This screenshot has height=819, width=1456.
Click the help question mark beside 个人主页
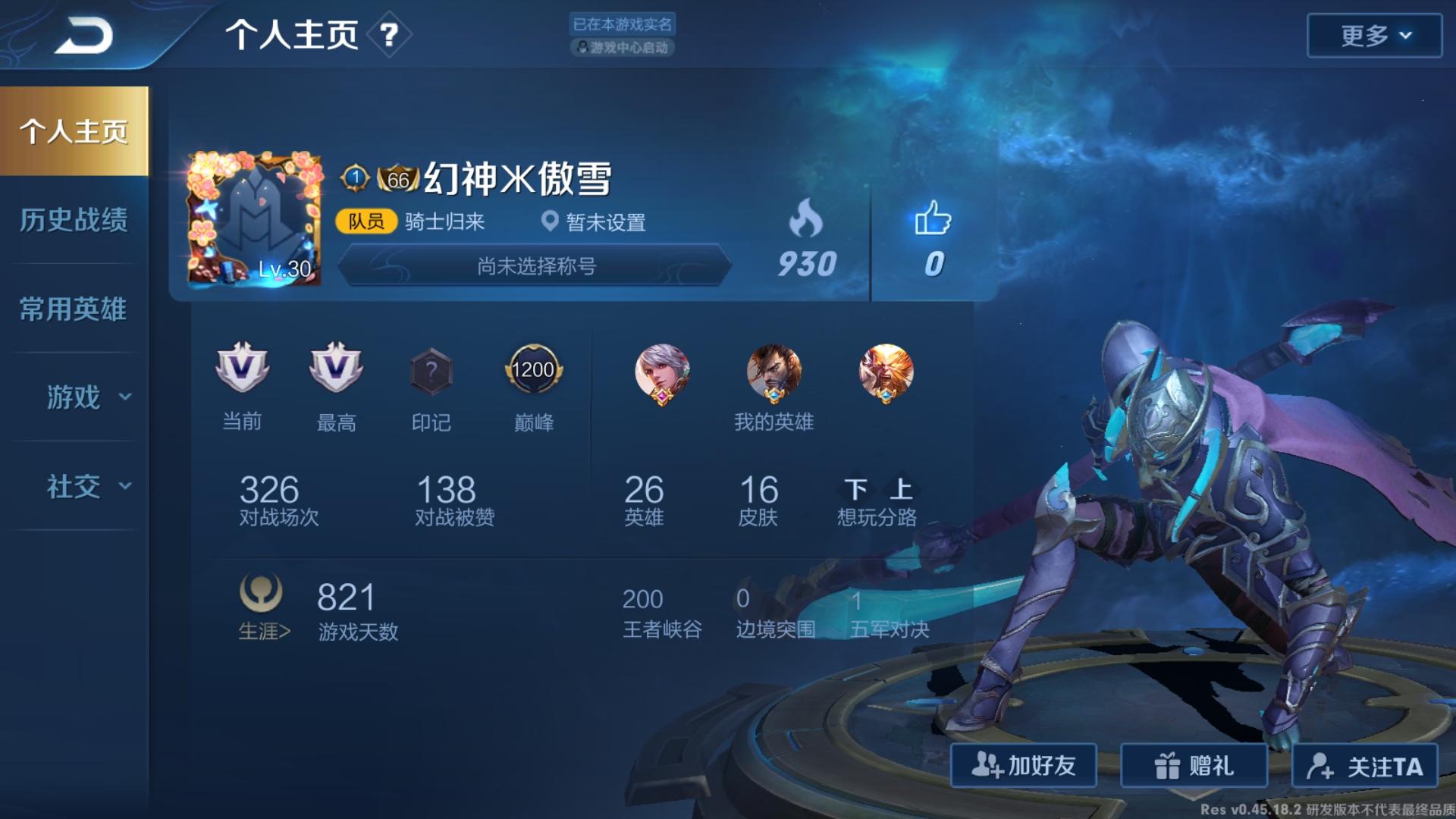pyautogui.click(x=388, y=35)
